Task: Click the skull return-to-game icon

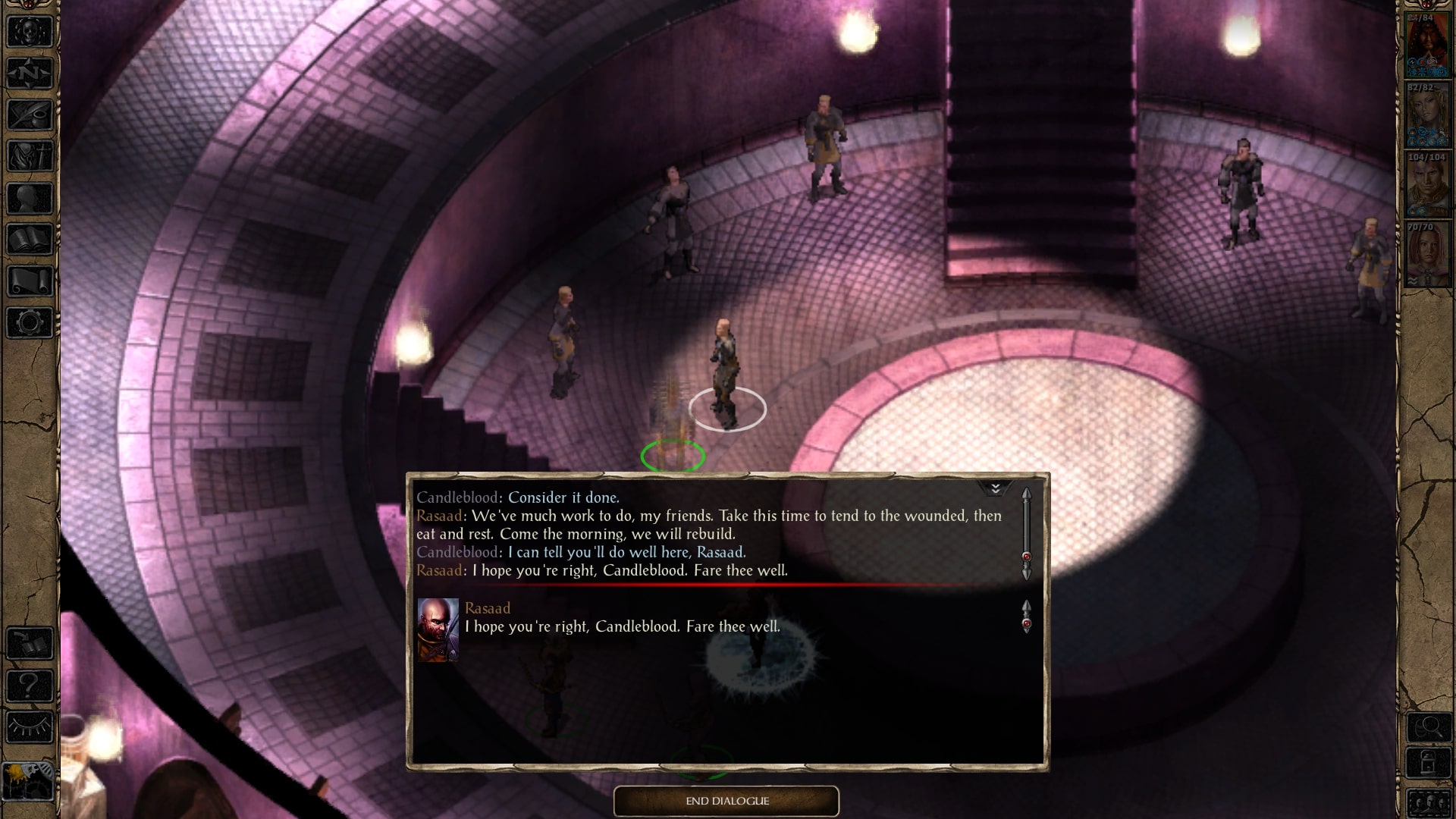Action: point(30,32)
